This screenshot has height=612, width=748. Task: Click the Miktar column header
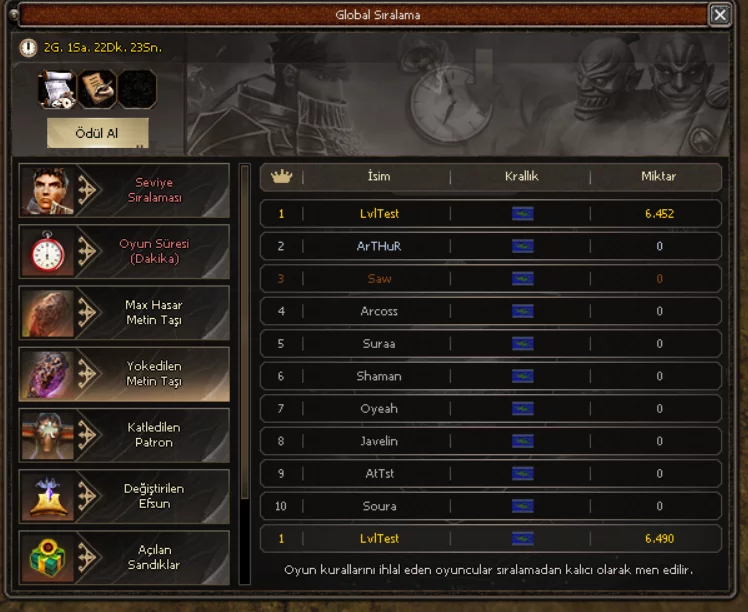658,177
